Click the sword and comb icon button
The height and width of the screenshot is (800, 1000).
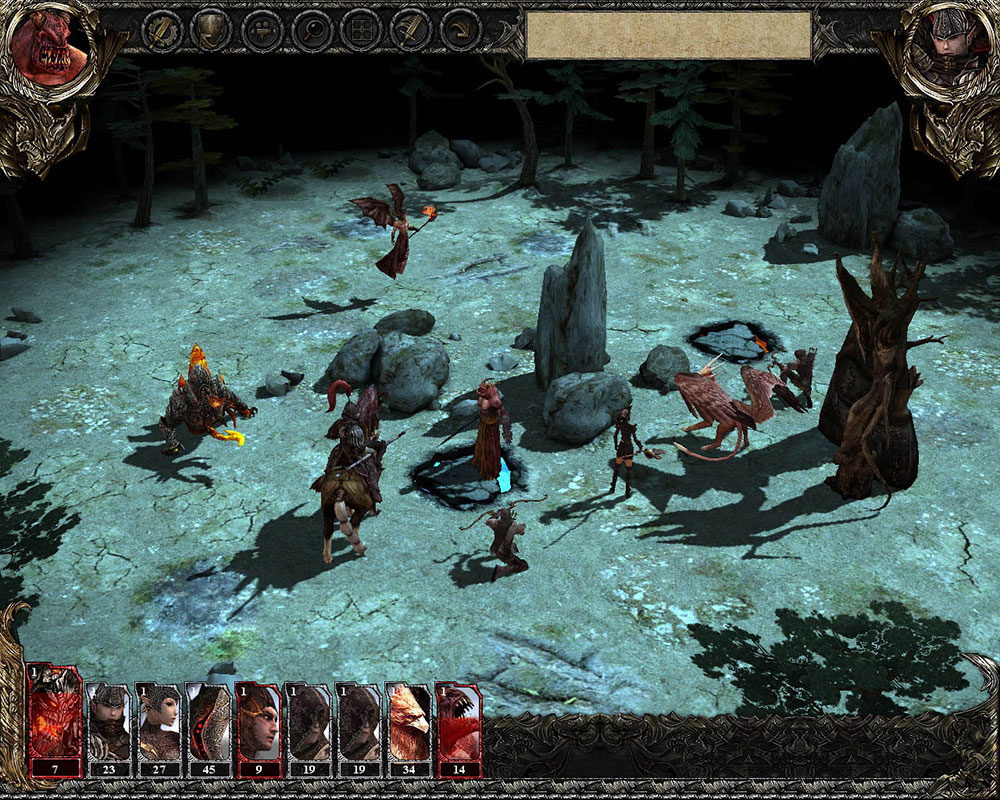(410, 31)
